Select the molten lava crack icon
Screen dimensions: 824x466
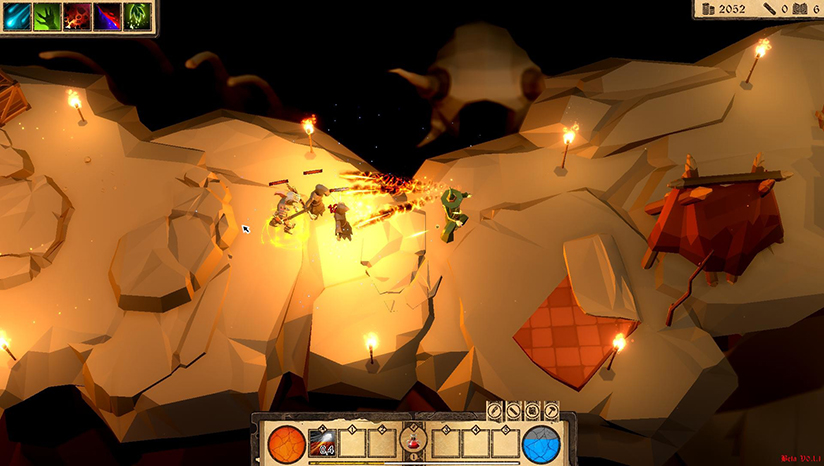click(76, 17)
